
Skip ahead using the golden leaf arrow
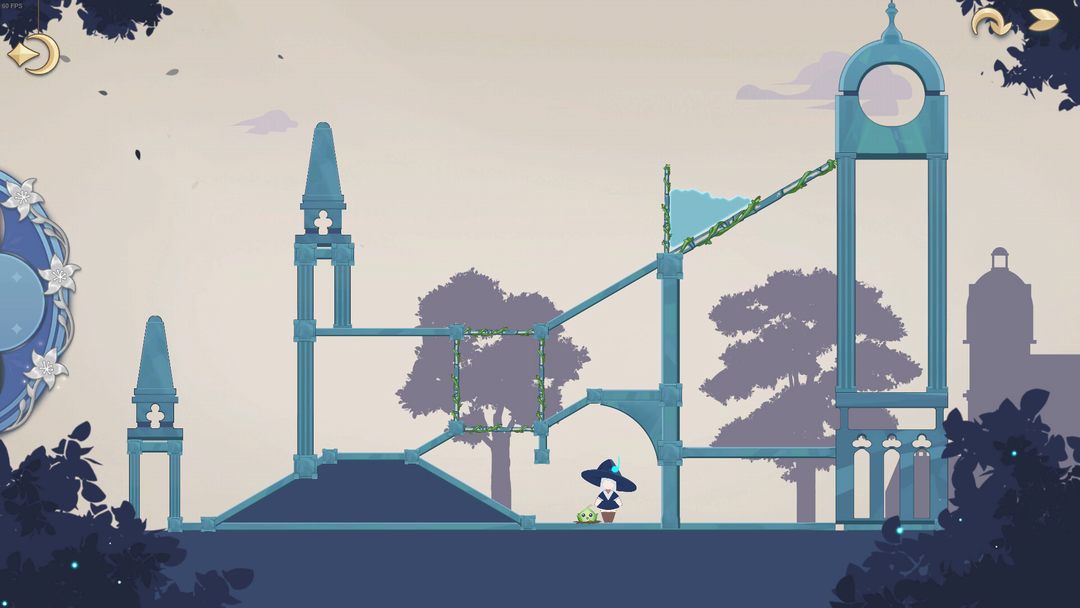point(1043,20)
